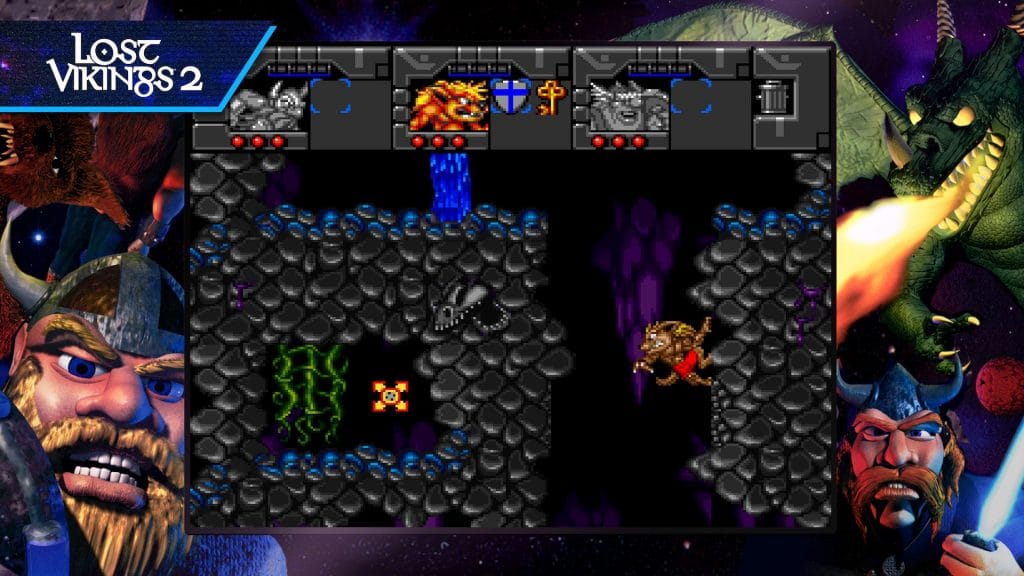Click the trash can discard icon
Viewport: 1024px width, 576px height.
point(775,97)
